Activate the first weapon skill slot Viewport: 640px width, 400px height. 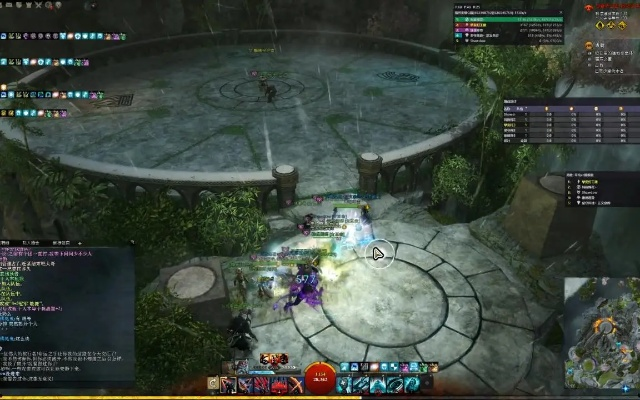[228, 385]
